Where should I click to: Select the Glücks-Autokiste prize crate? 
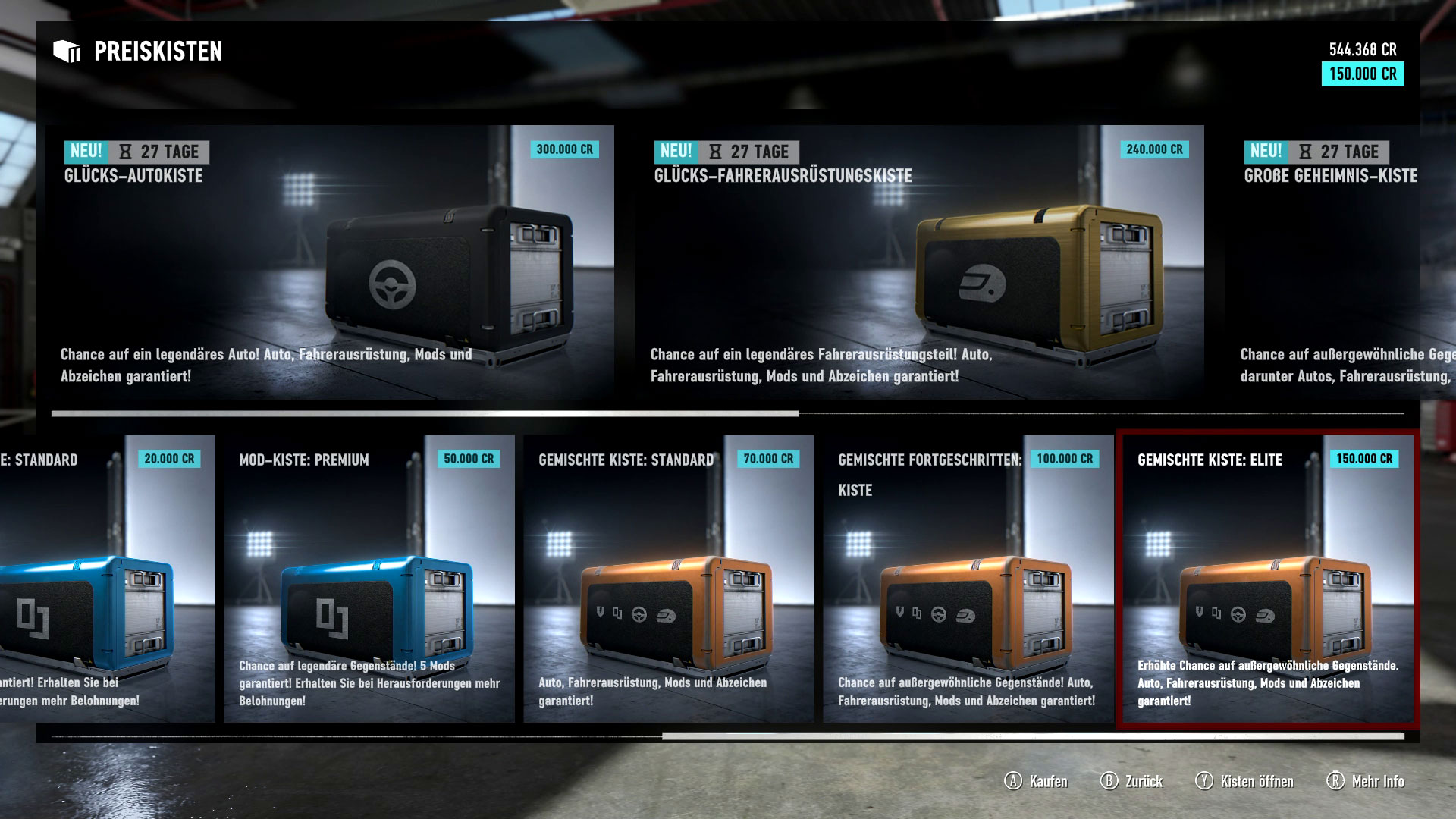pos(330,262)
